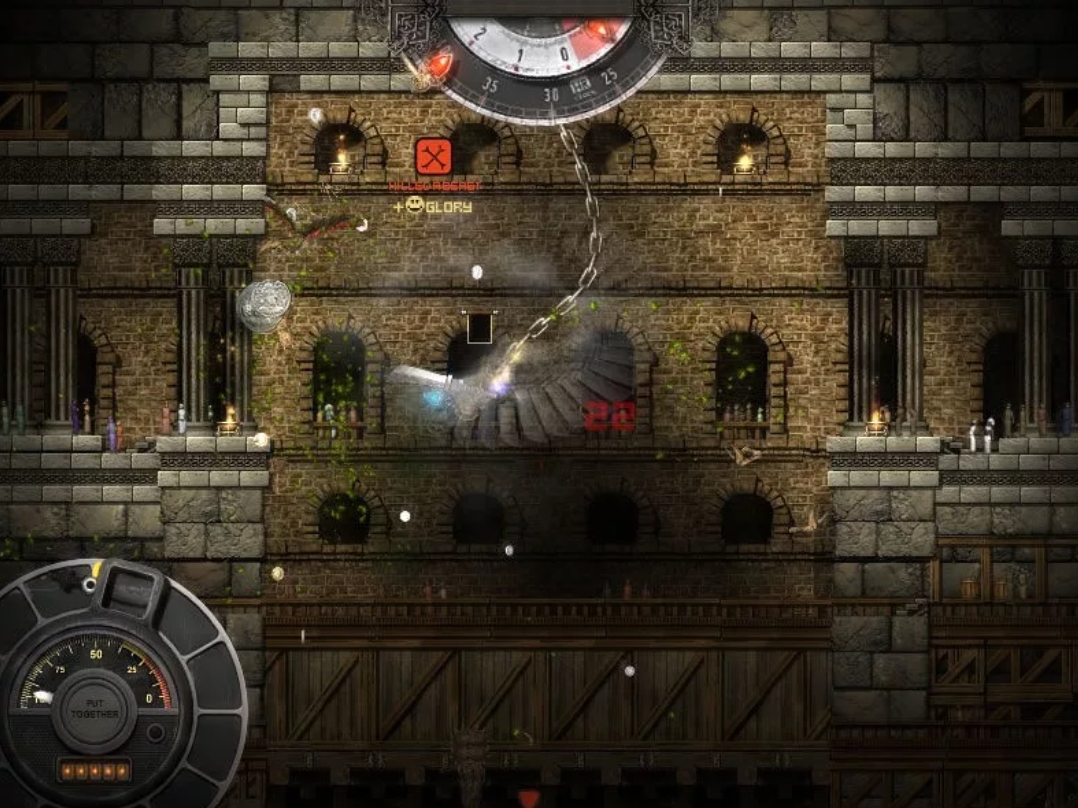
Task: Click the small round knob beside the gauge
Action: click(x=155, y=733)
